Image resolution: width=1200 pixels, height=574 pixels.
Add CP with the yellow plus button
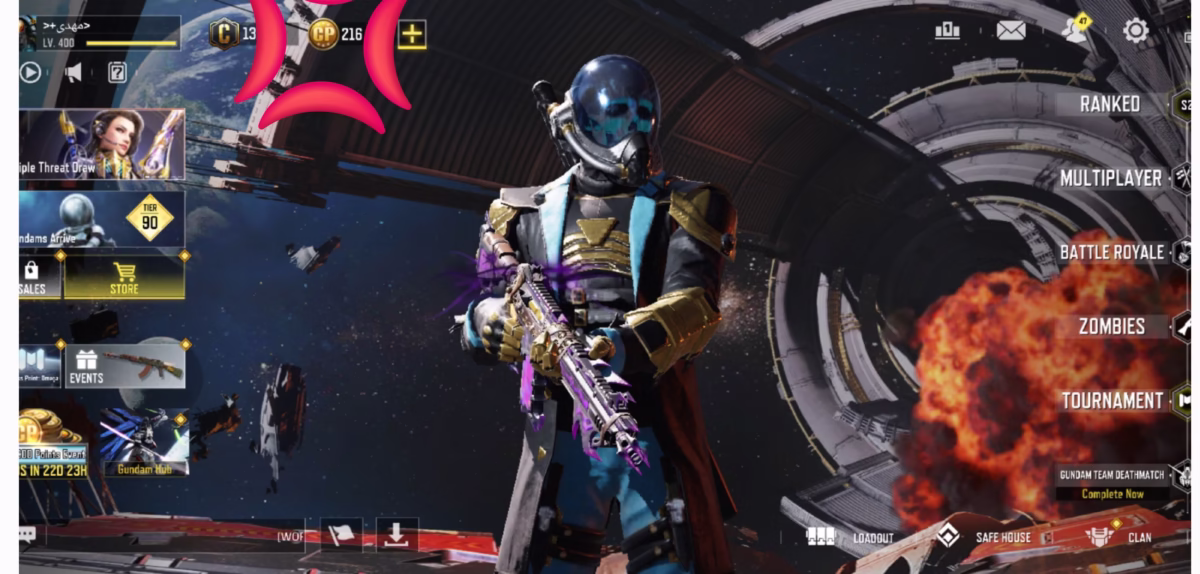coord(412,35)
